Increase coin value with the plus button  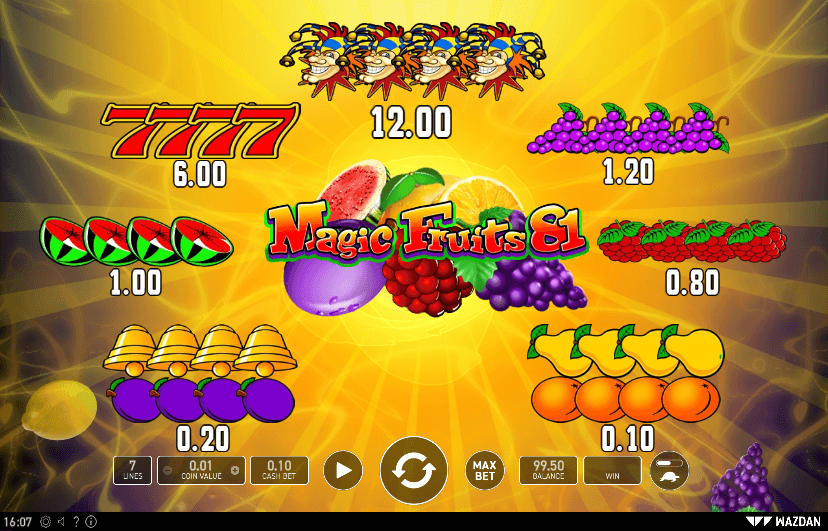pyautogui.click(x=235, y=470)
